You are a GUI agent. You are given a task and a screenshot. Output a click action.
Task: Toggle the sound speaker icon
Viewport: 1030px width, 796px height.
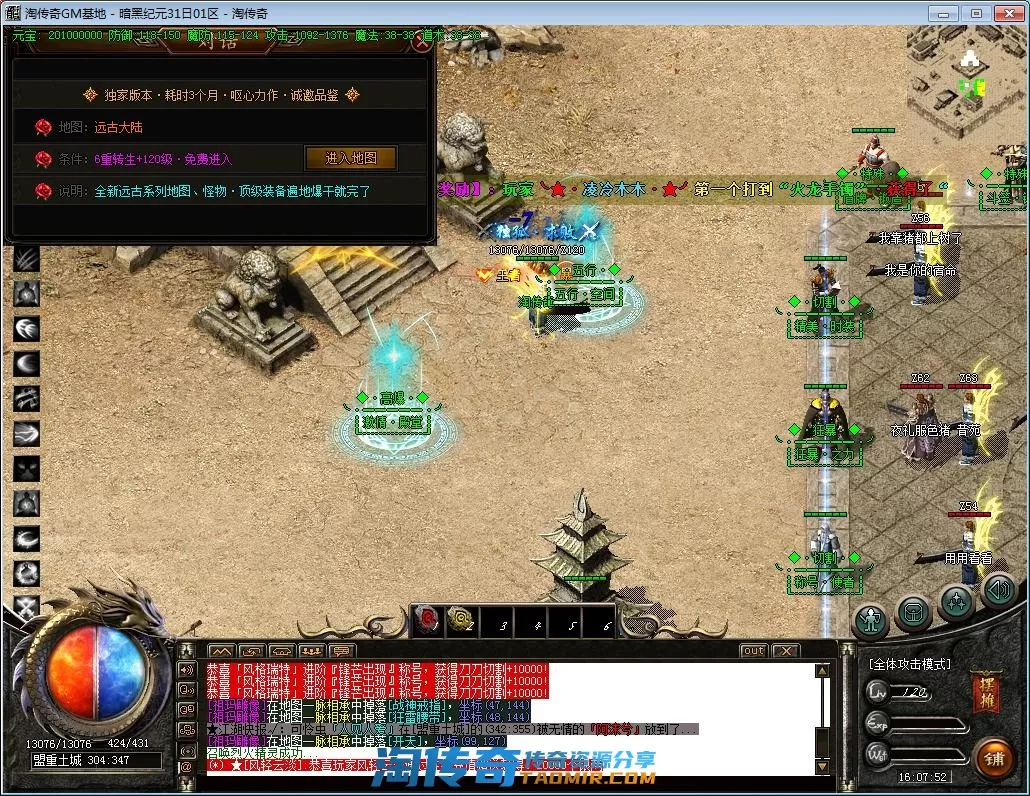[997, 590]
